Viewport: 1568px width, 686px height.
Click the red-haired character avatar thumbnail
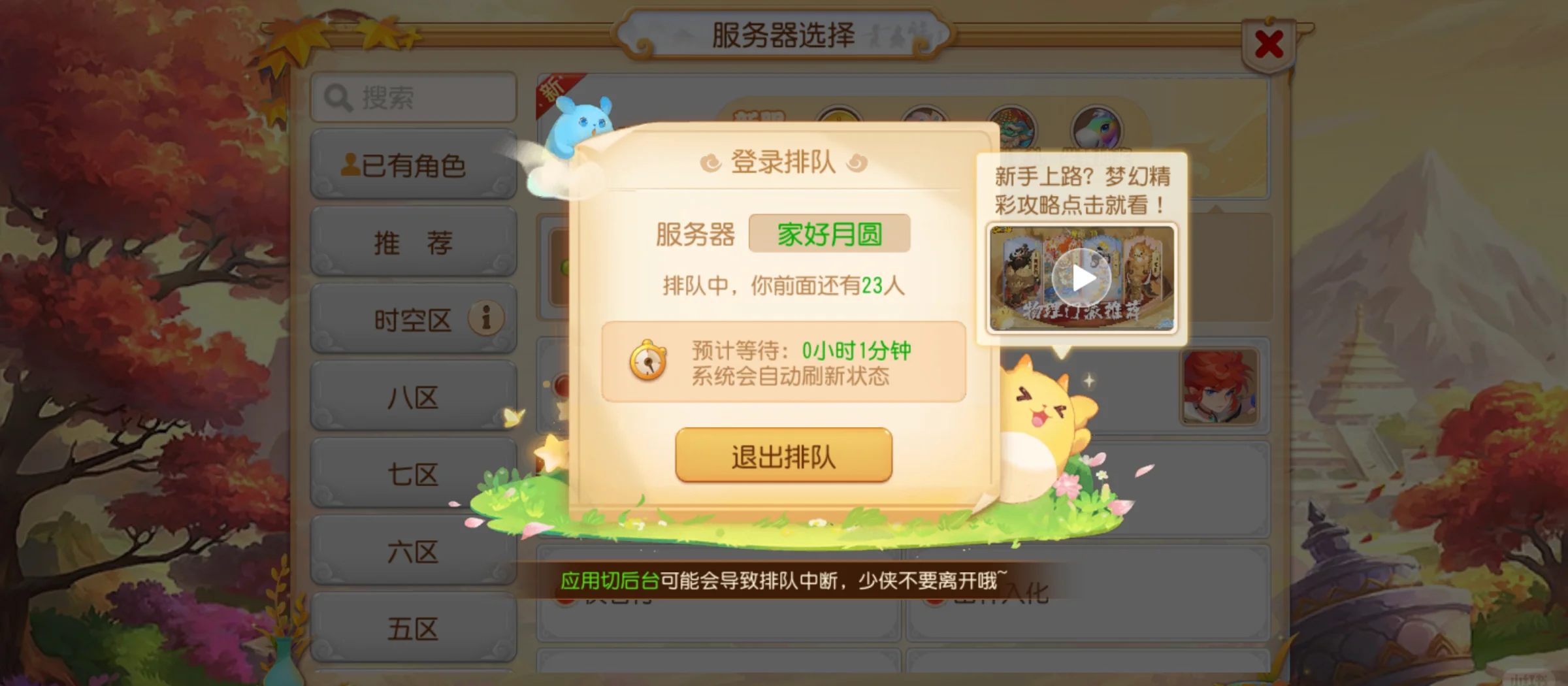pos(1219,387)
